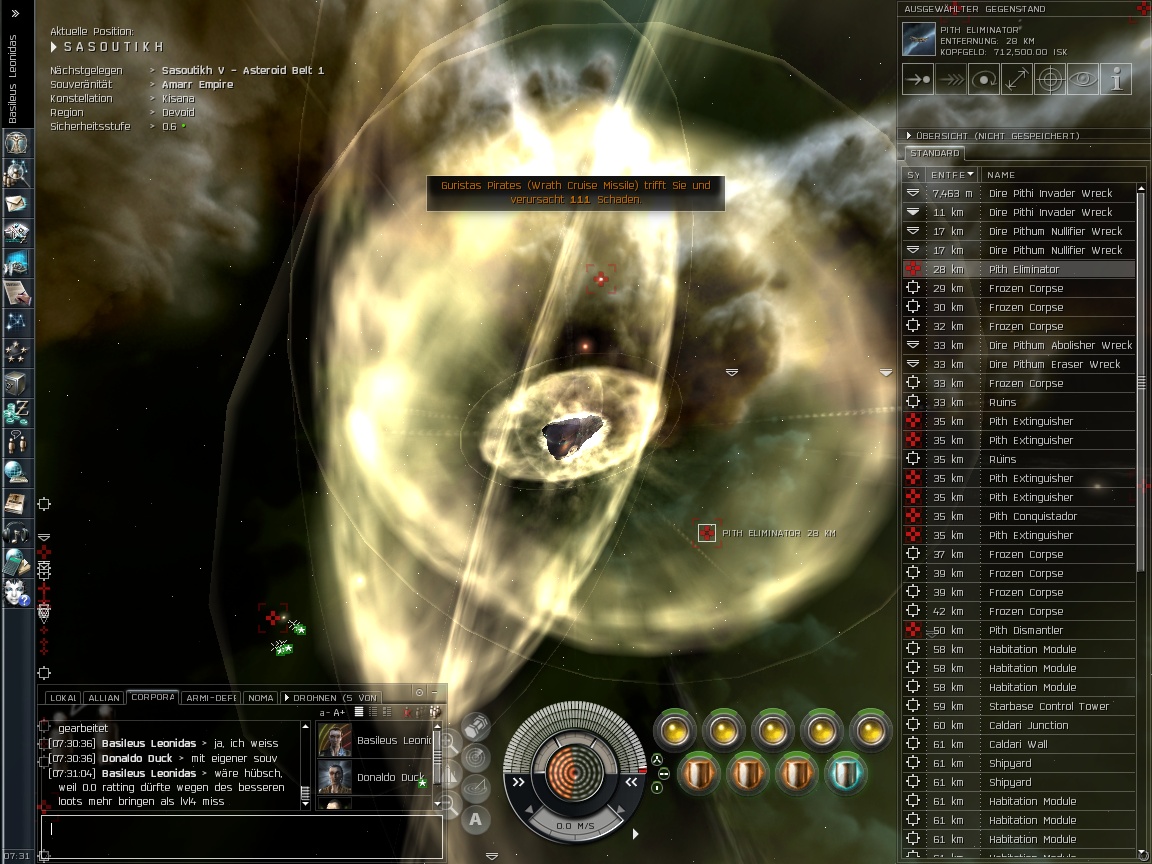Toggle the autopilot A button
Screen dimensions: 1152x864
[x=476, y=820]
